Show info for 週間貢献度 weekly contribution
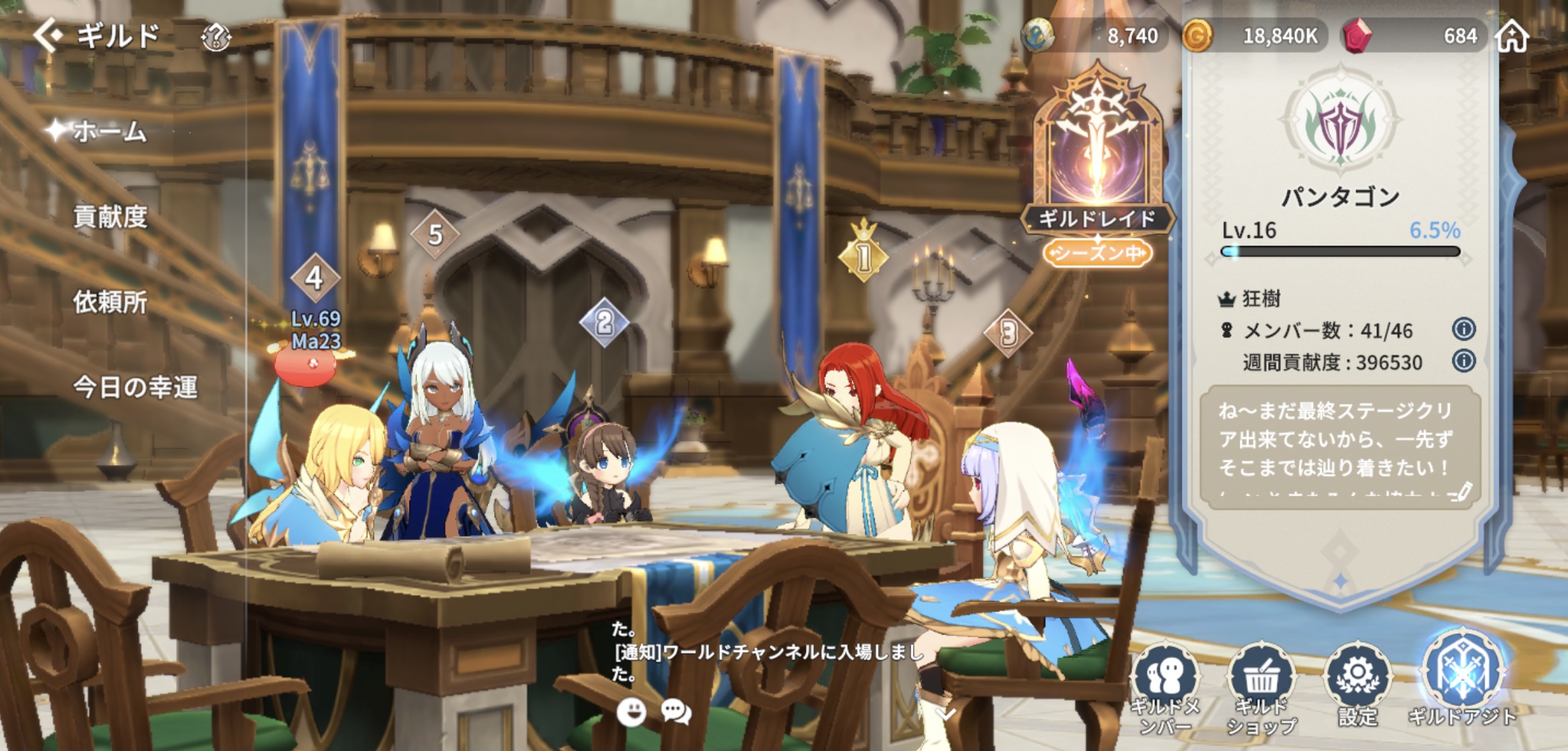The image size is (1568, 751). click(1464, 361)
